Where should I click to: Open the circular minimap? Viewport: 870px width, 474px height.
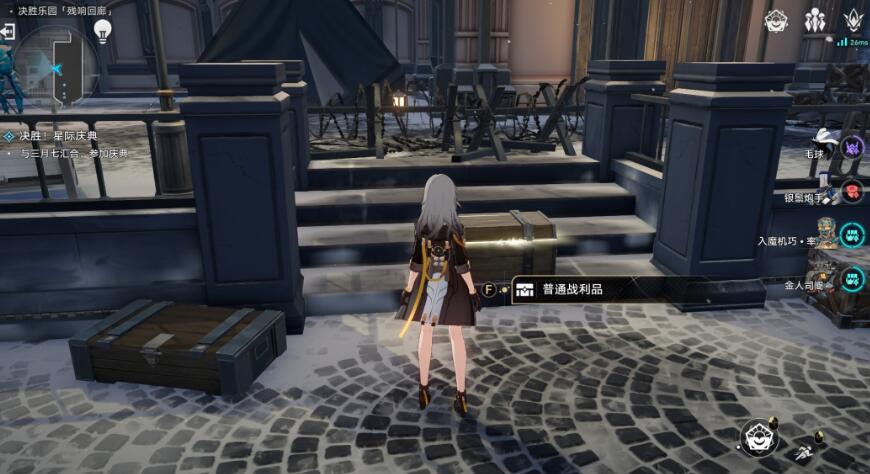52,62
